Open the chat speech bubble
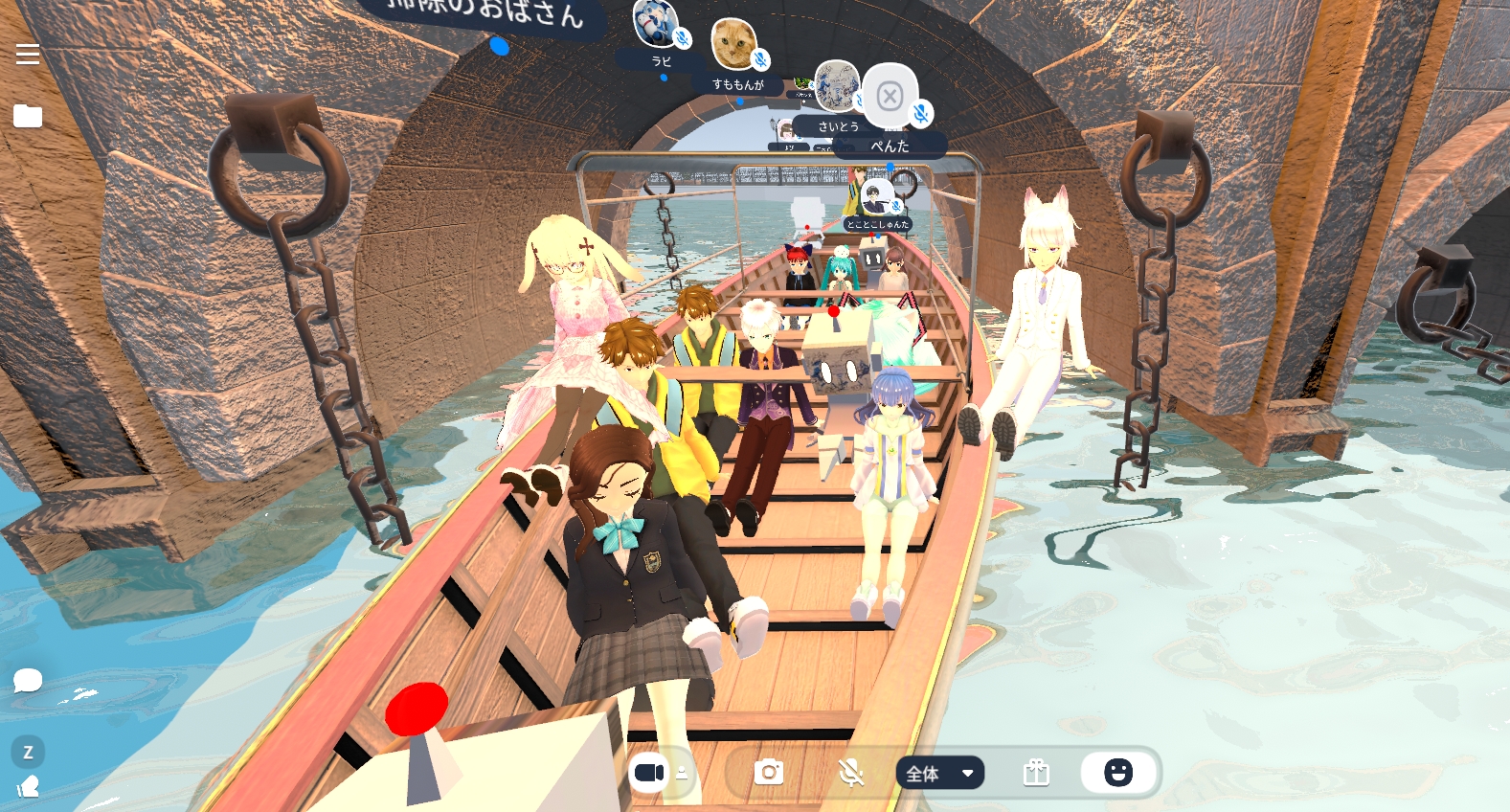Screen dimensions: 1510x812 [28, 681]
